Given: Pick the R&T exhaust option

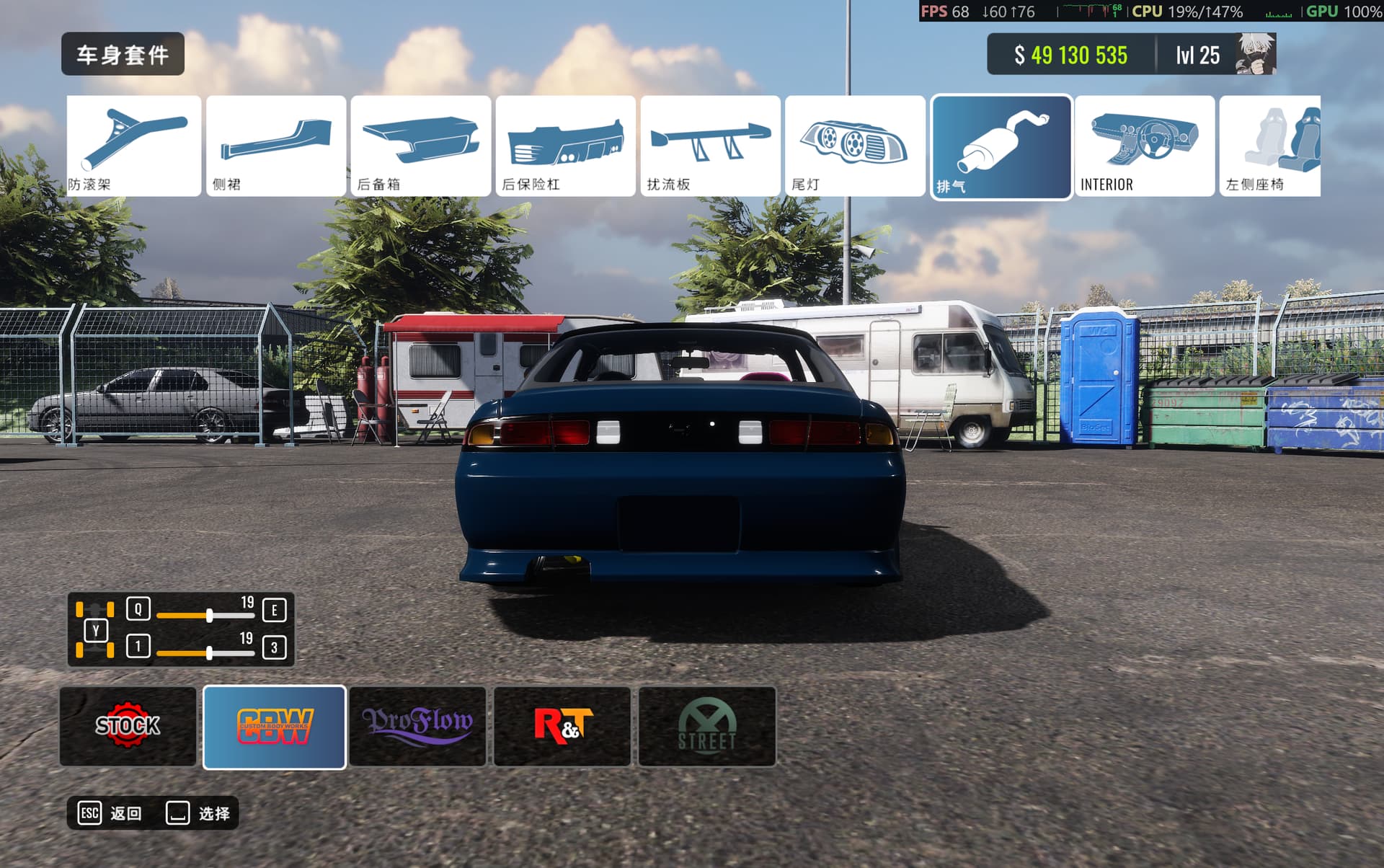Looking at the screenshot, I should coord(562,726).
